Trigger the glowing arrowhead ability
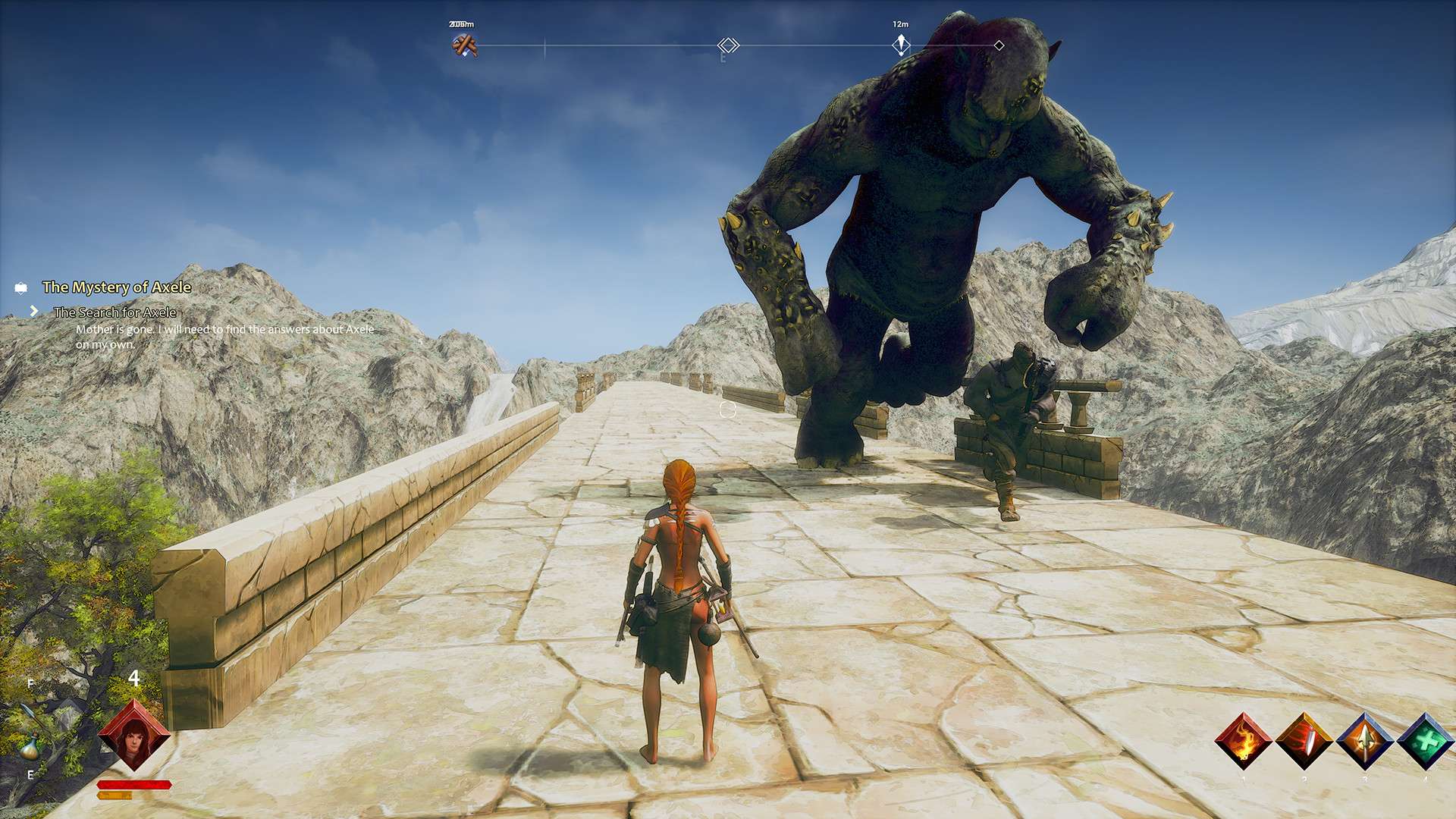Screen dimensions: 1456x819 click(1365, 741)
